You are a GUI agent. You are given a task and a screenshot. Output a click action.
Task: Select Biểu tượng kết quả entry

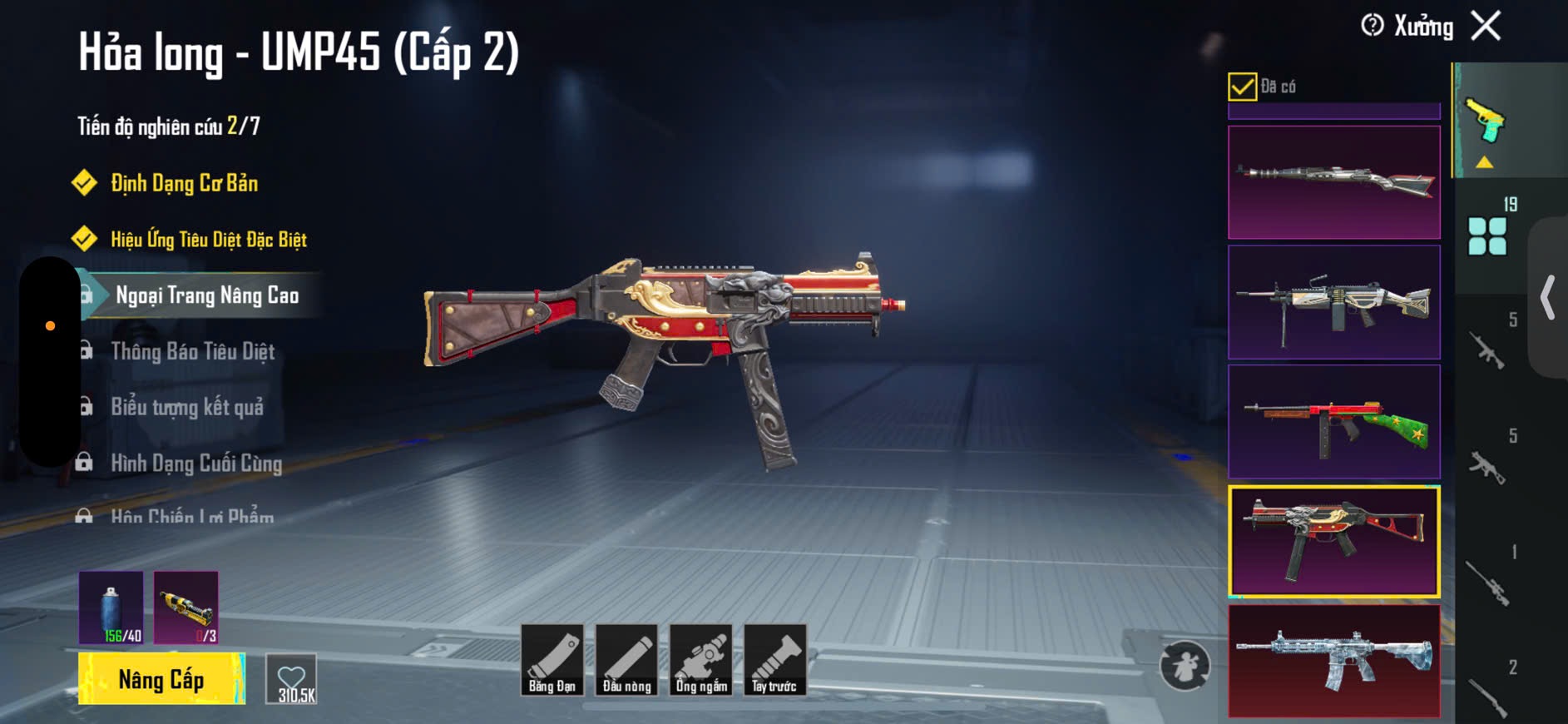point(187,407)
